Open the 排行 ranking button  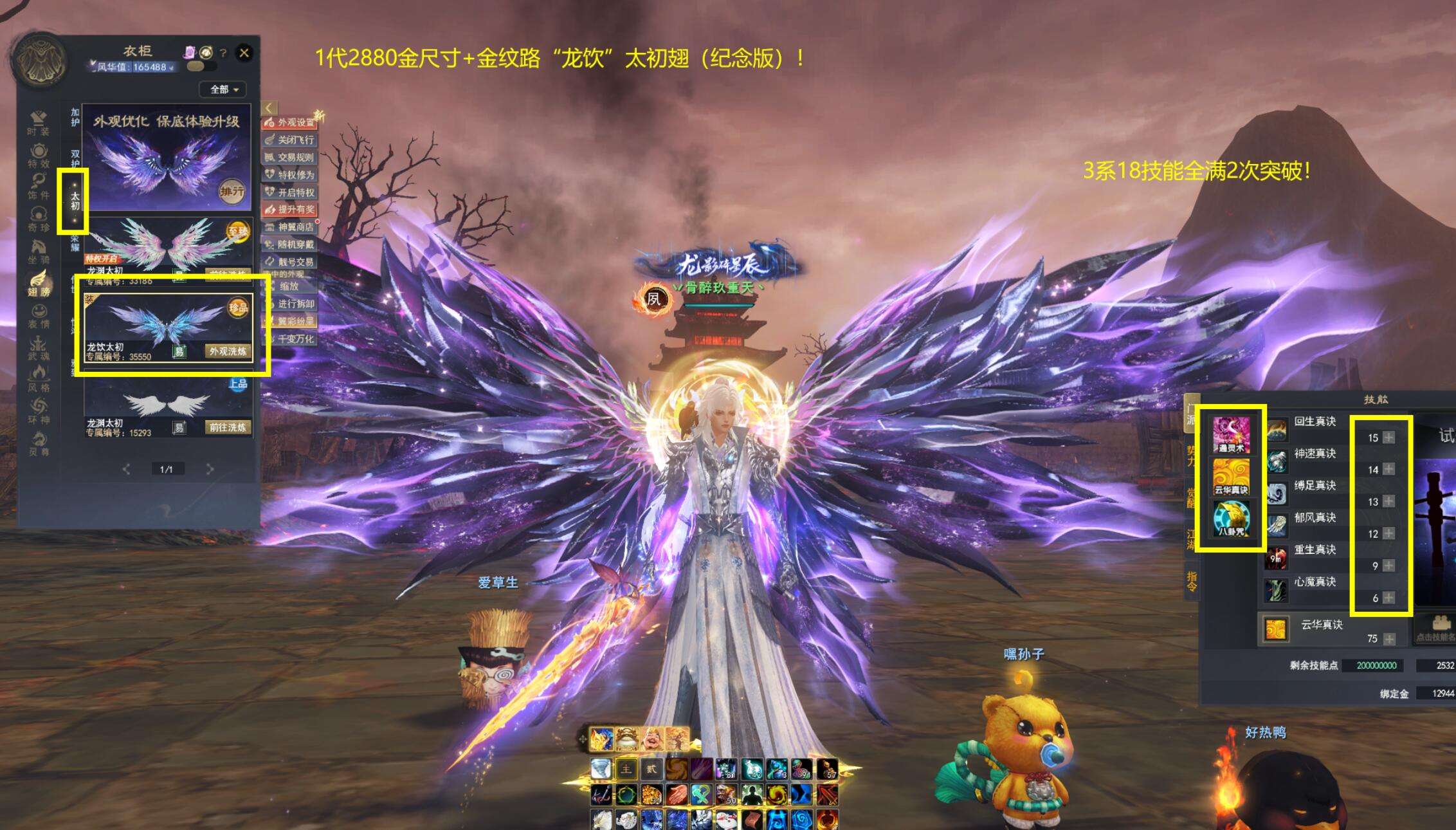(x=232, y=191)
